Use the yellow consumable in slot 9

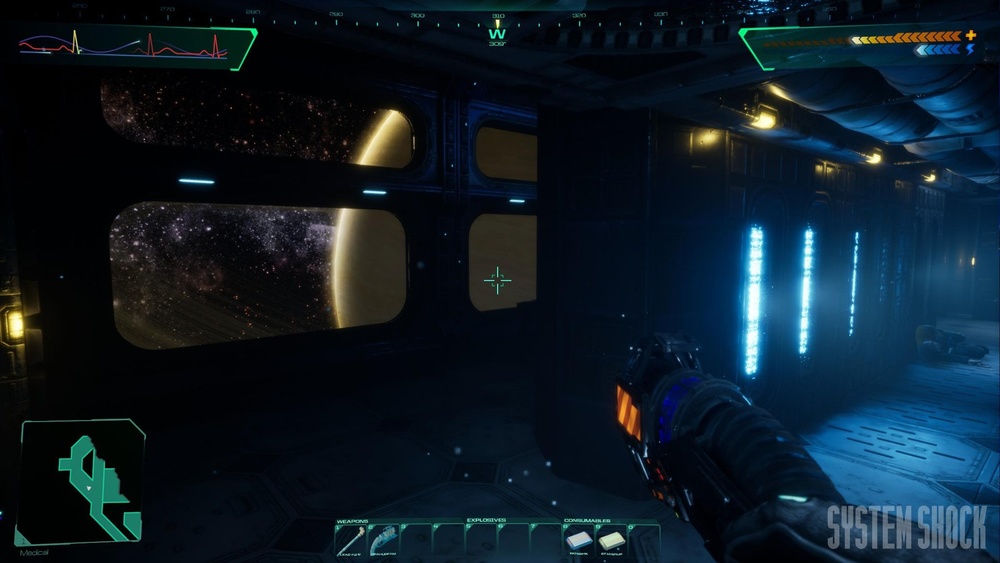pyautogui.click(x=612, y=540)
